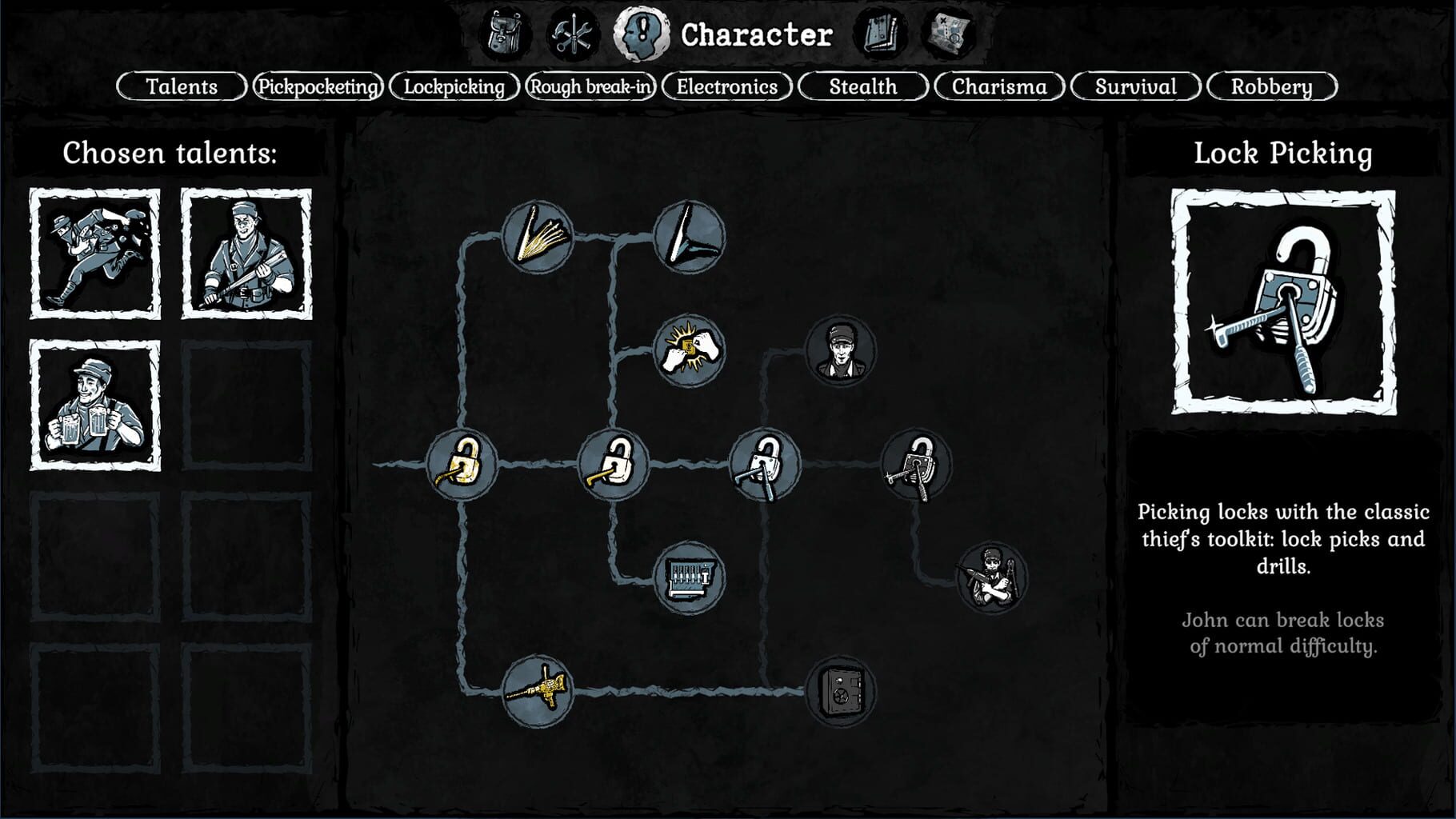The height and width of the screenshot is (819, 1456).
Task: Open the Charisma skill tab
Action: [x=999, y=86]
